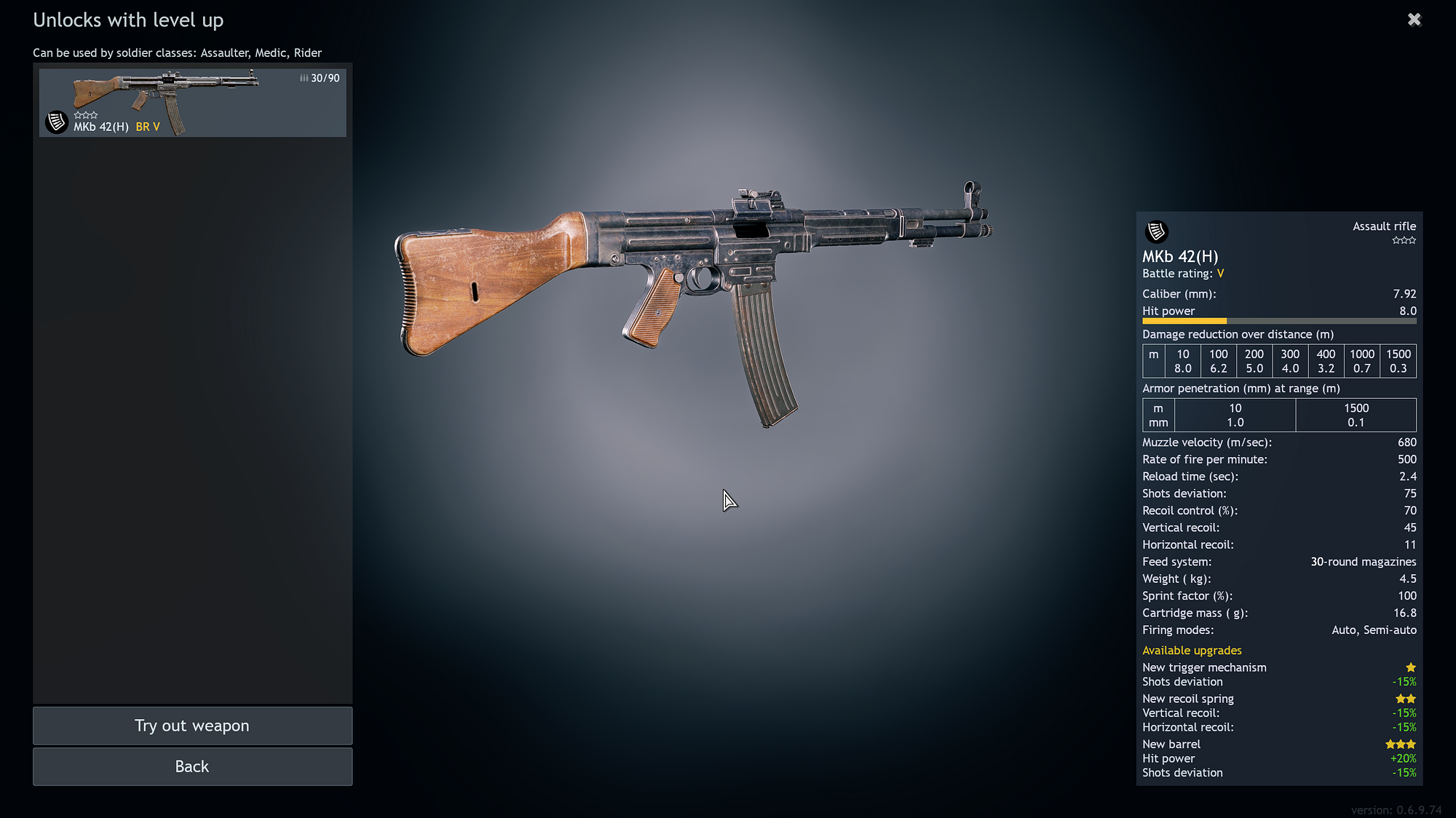Click the yellow BR V badge on the card
Screen dimensions: 1456x818
(148, 126)
